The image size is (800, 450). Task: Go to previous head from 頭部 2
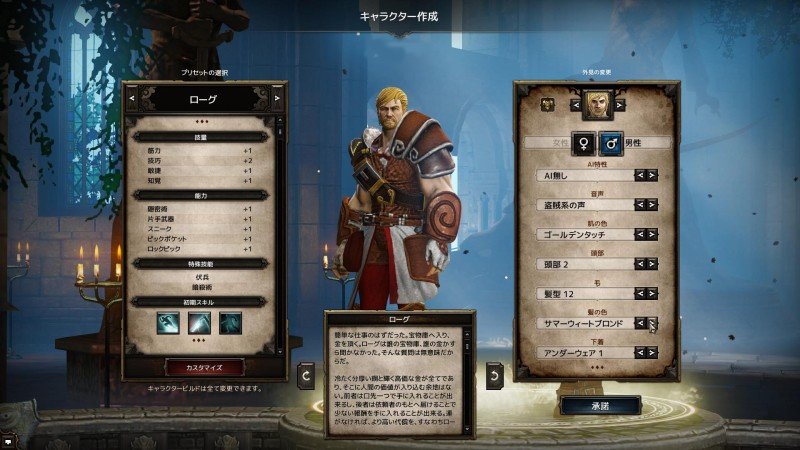tap(640, 264)
